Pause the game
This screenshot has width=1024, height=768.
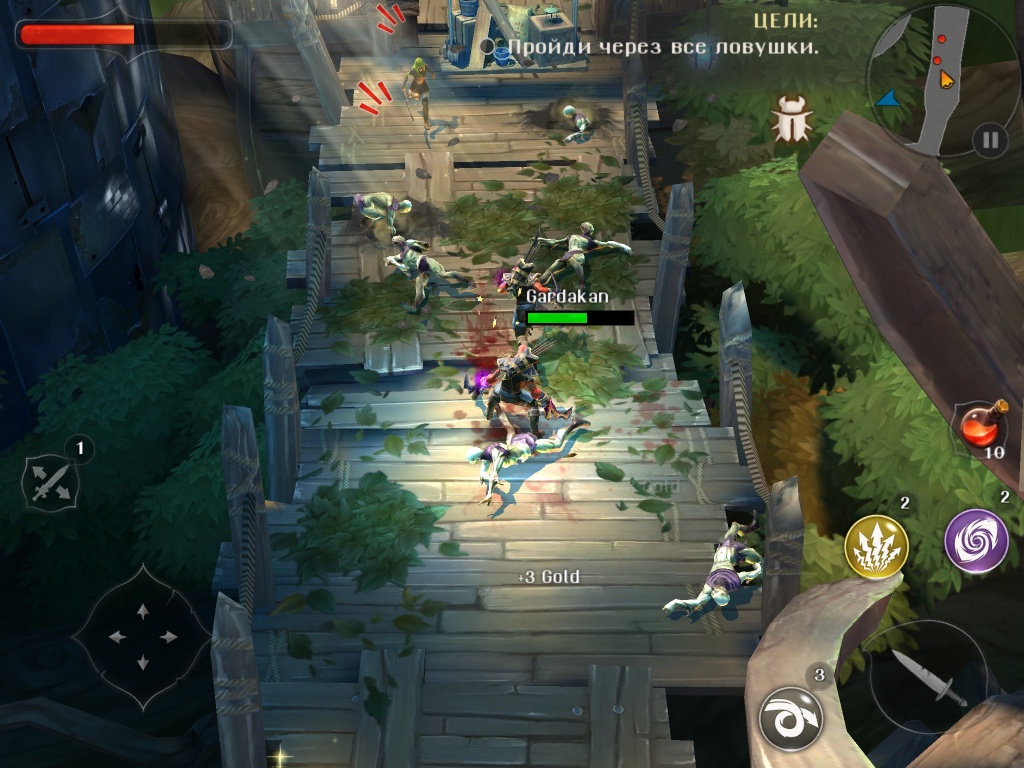point(989,140)
